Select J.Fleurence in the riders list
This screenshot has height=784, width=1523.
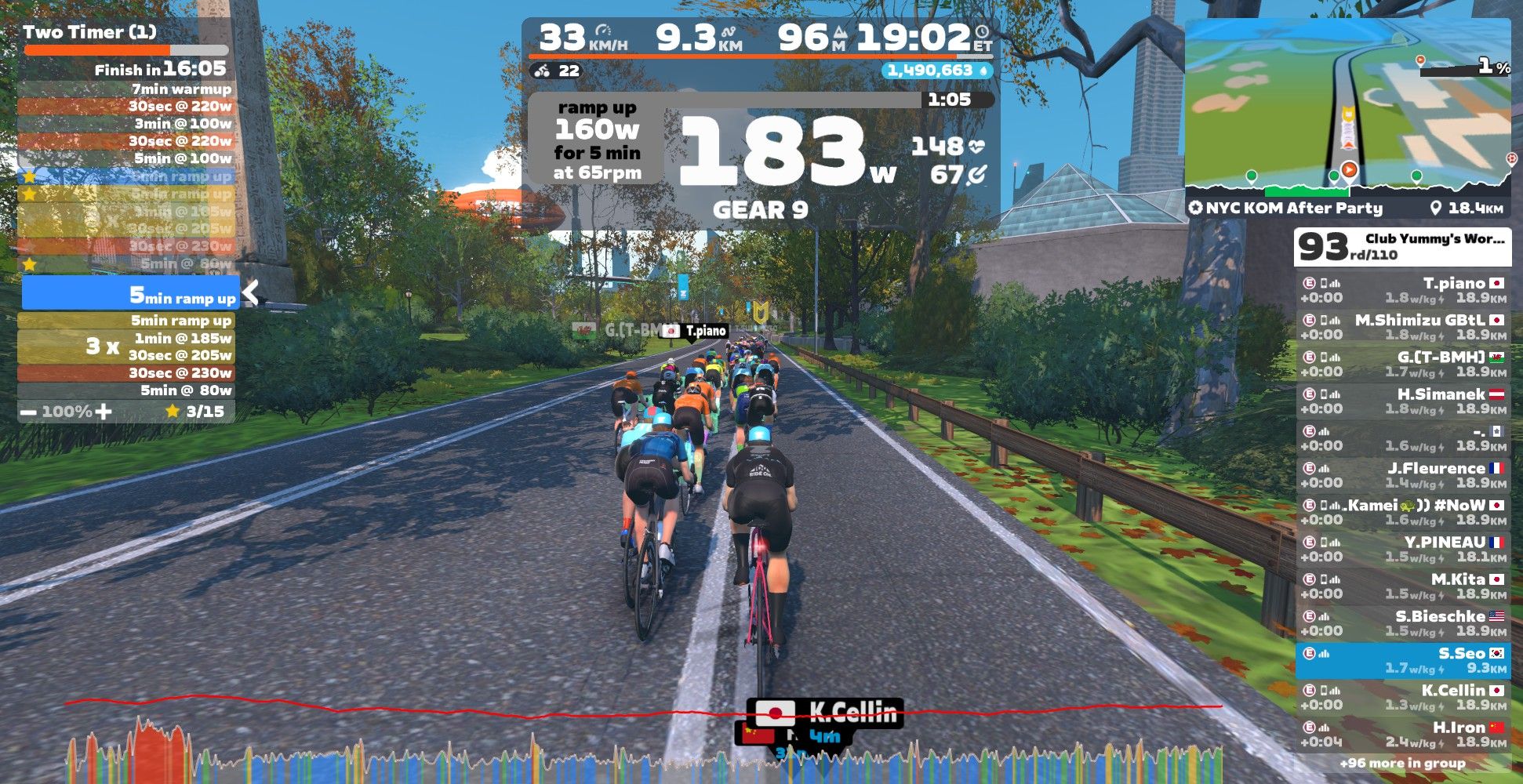[1402, 475]
